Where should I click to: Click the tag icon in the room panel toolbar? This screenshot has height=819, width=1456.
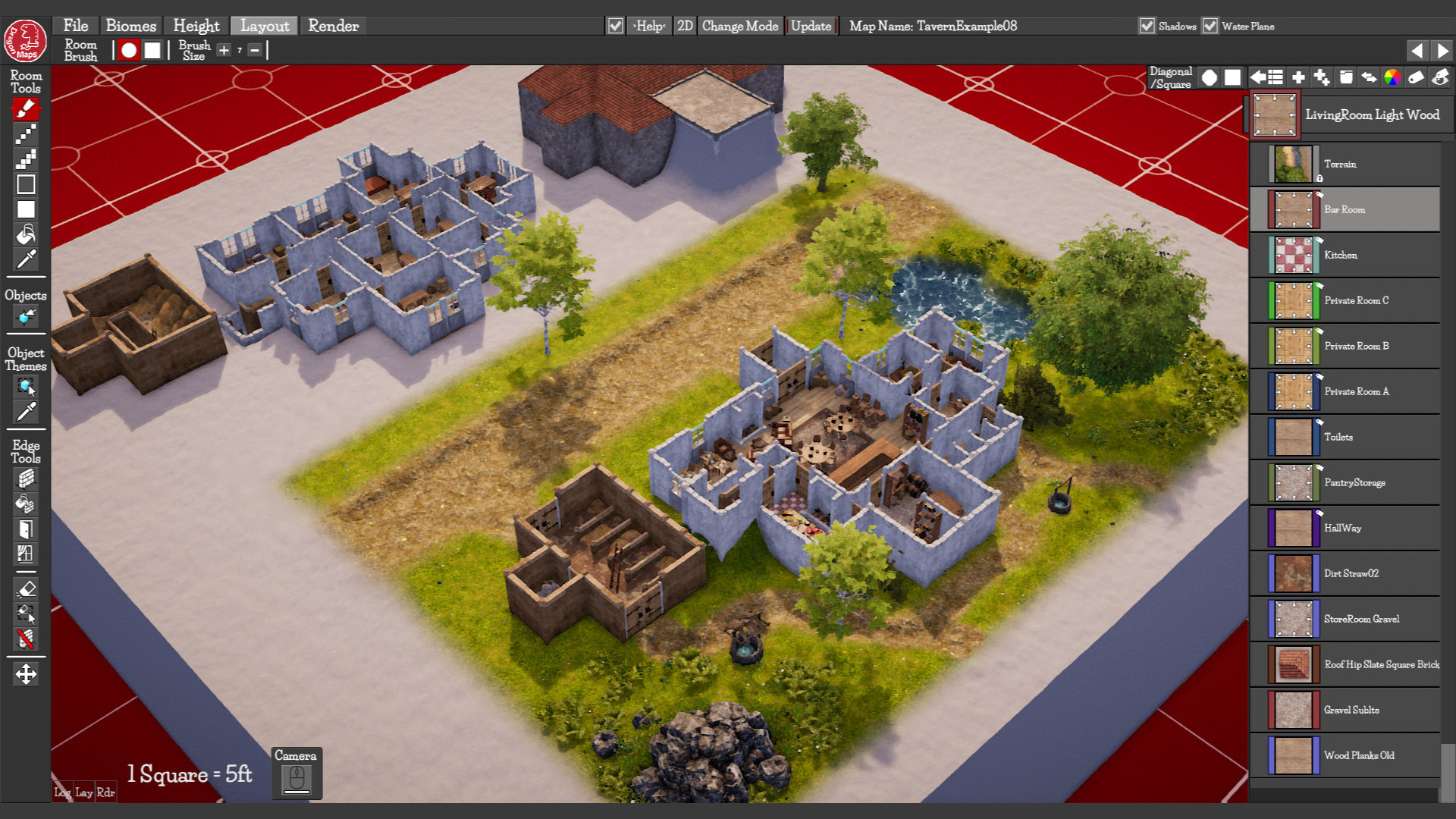(1417, 77)
